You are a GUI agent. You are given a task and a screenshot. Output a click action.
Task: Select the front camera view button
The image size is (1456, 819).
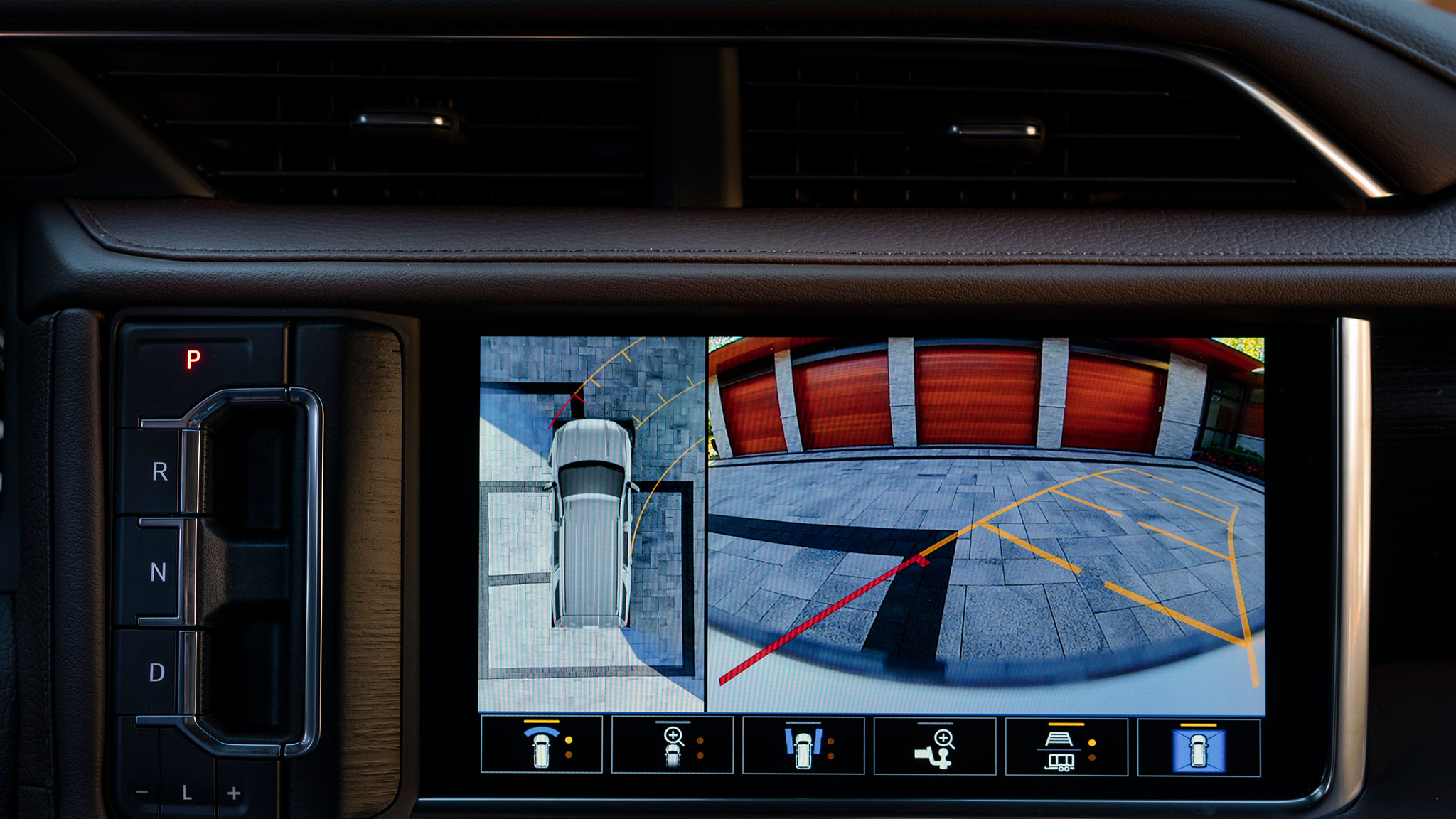(542, 745)
